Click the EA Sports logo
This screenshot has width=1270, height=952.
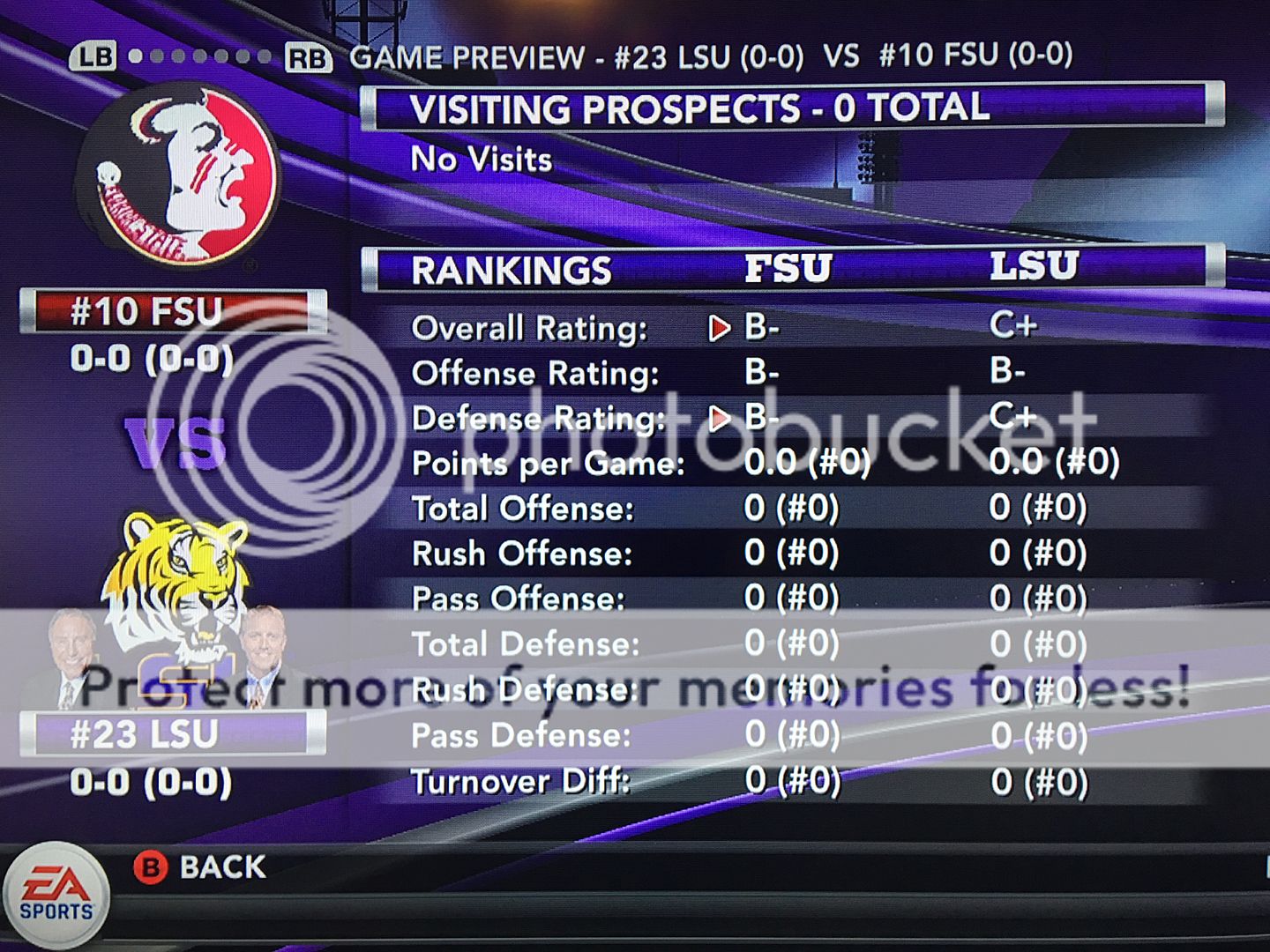pyautogui.click(x=56, y=895)
